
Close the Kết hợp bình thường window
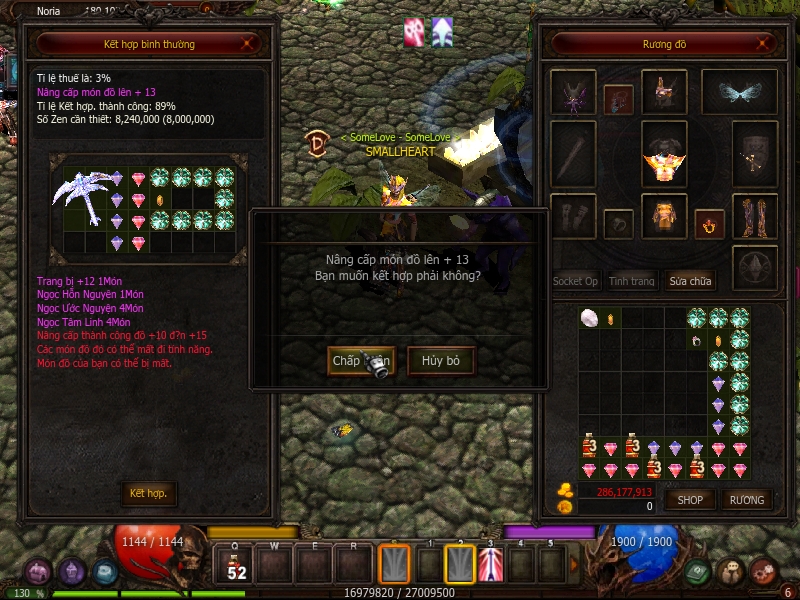click(250, 44)
